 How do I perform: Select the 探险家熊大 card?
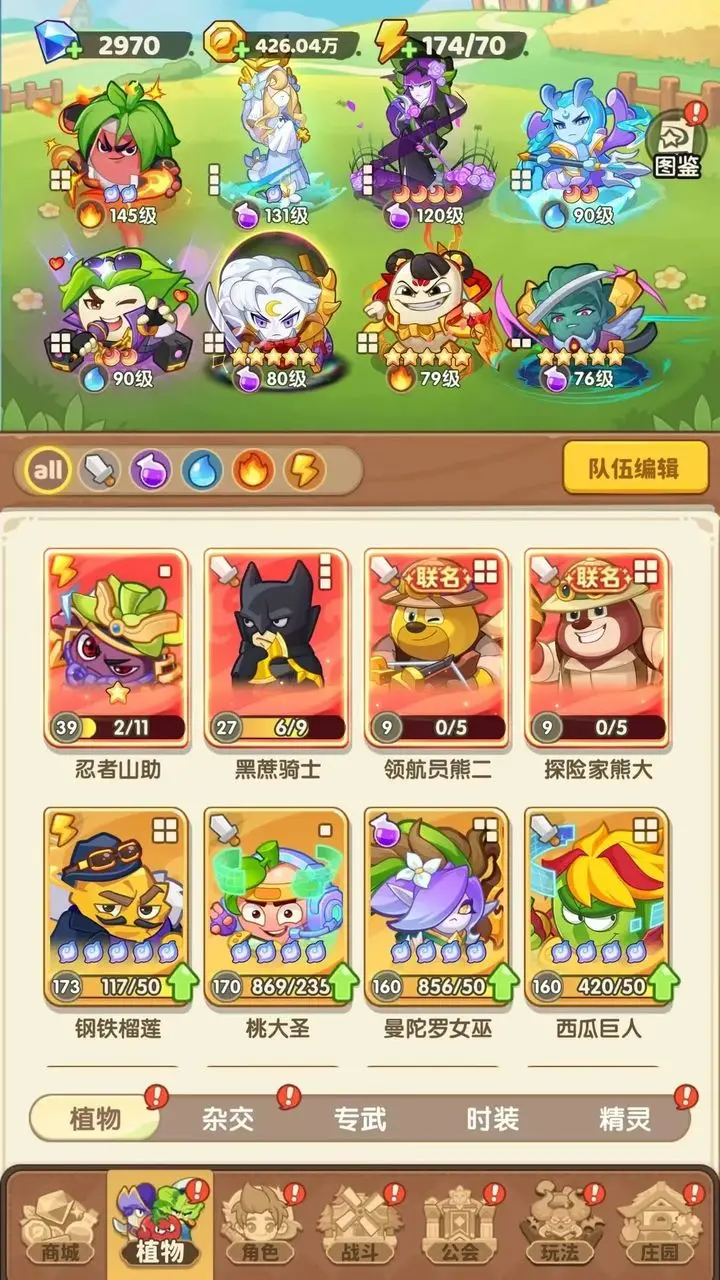597,647
